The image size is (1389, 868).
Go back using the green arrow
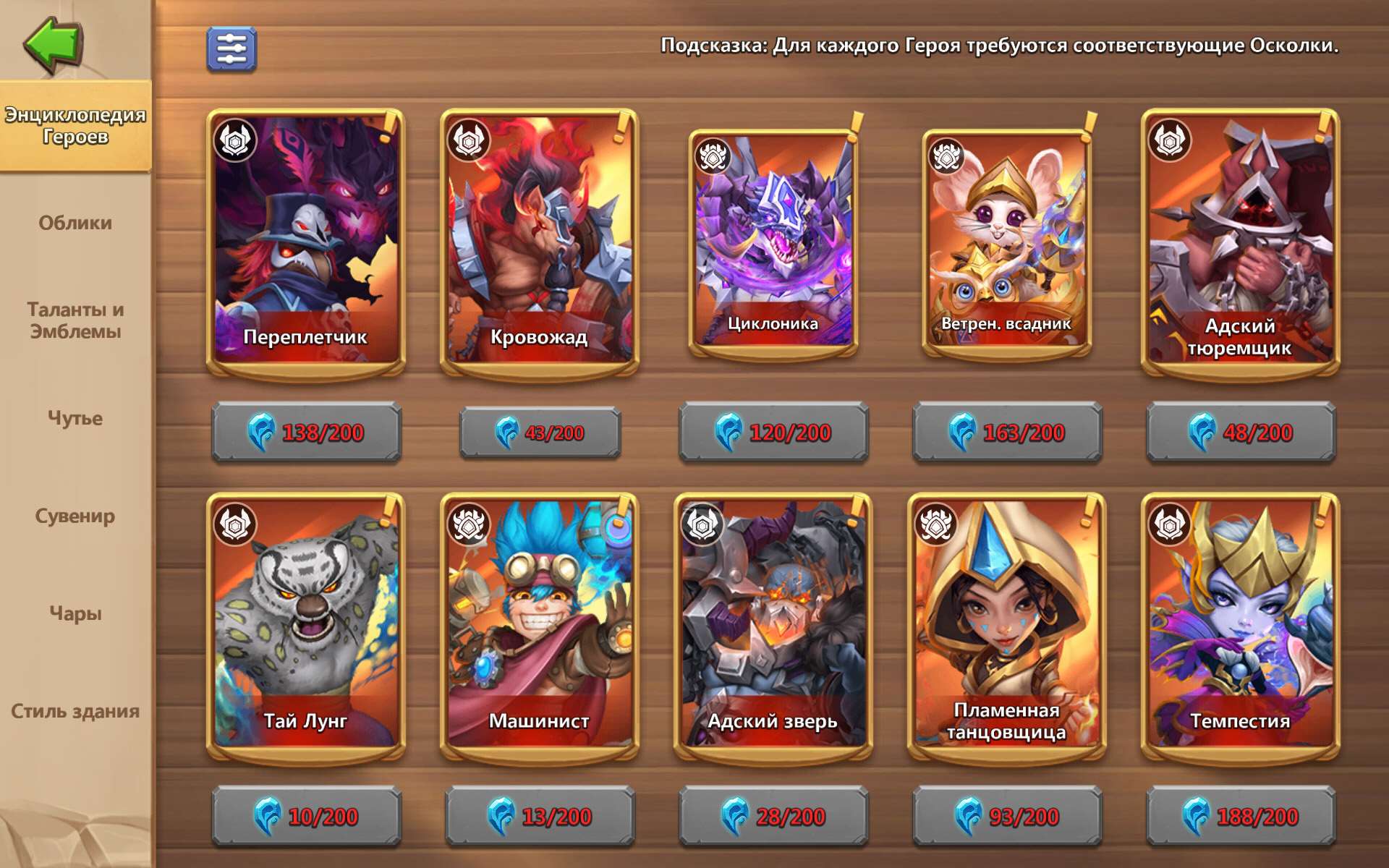coord(51,47)
